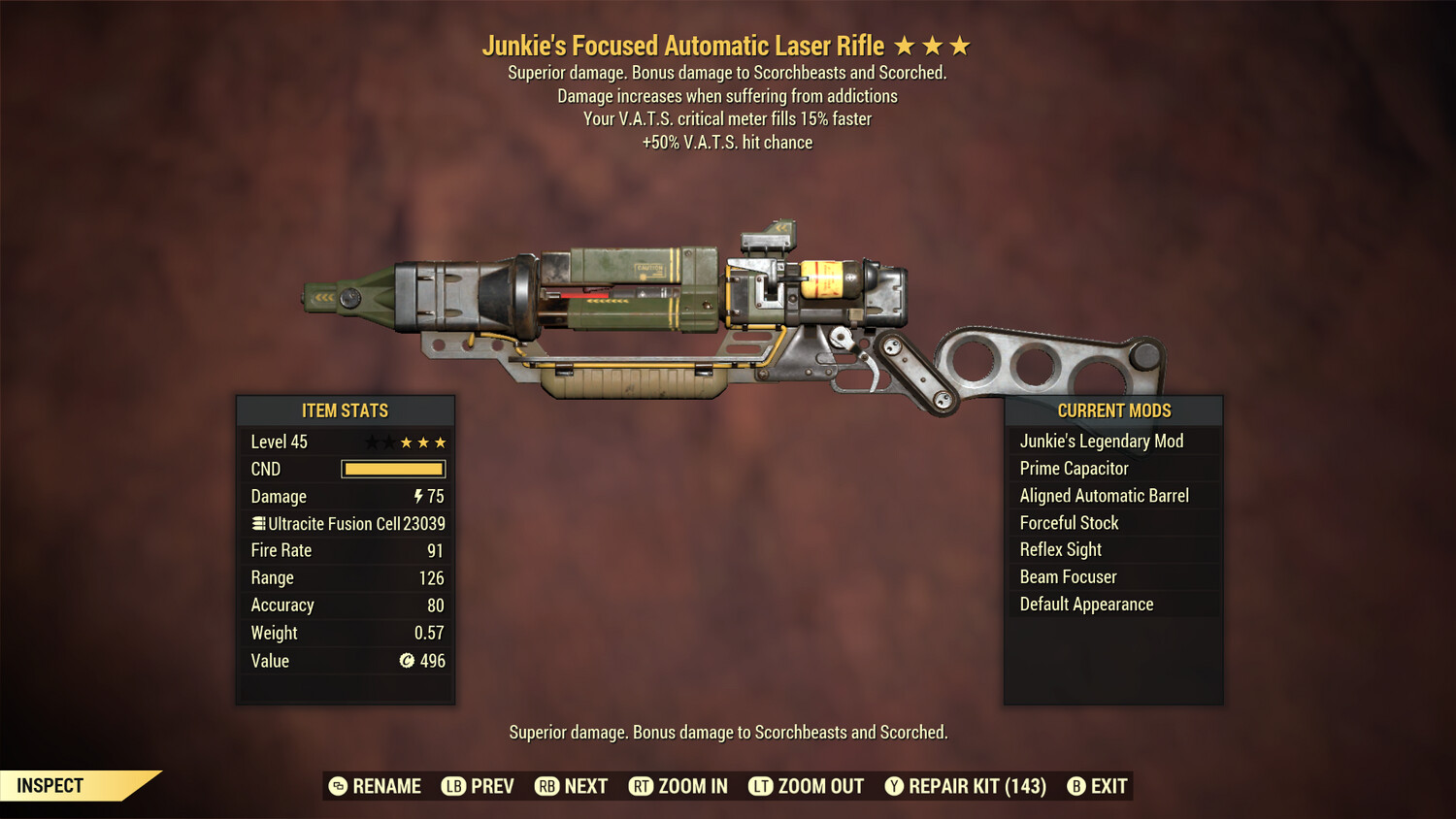Toggle the first star on the Level row
Viewport: 1456px width, 819px height.
click(x=371, y=442)
